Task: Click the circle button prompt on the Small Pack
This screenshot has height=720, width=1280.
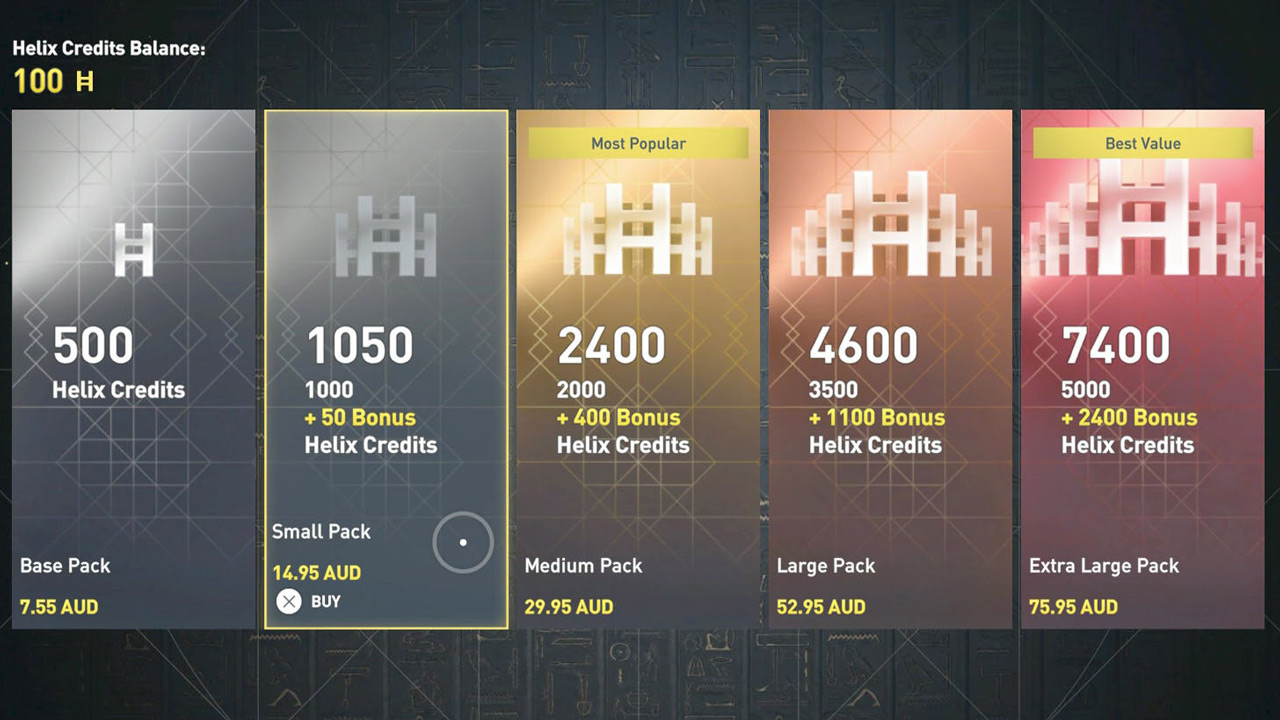Action: tap(462, 542)
